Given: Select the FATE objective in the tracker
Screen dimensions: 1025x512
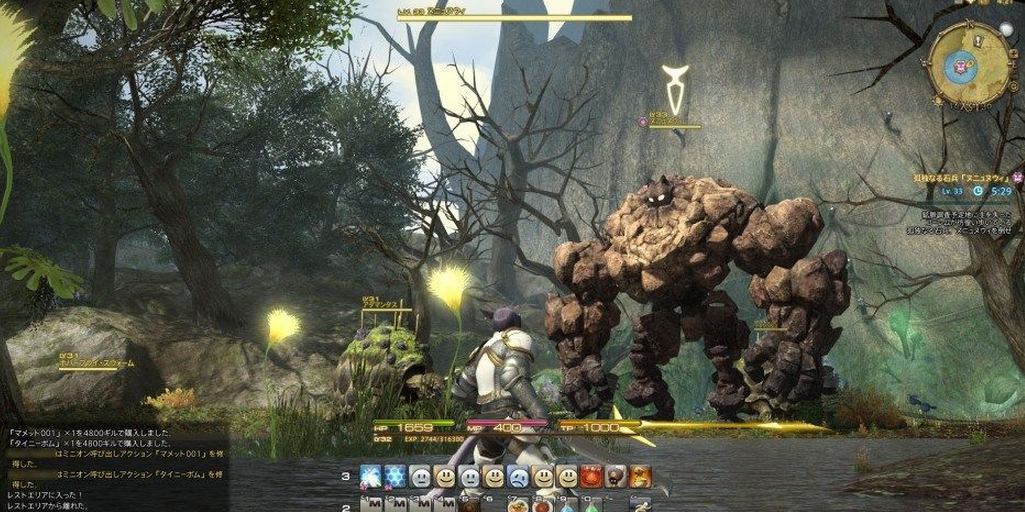Looking at the screenshot, I should pyautogui.click(x=965, y=178).
